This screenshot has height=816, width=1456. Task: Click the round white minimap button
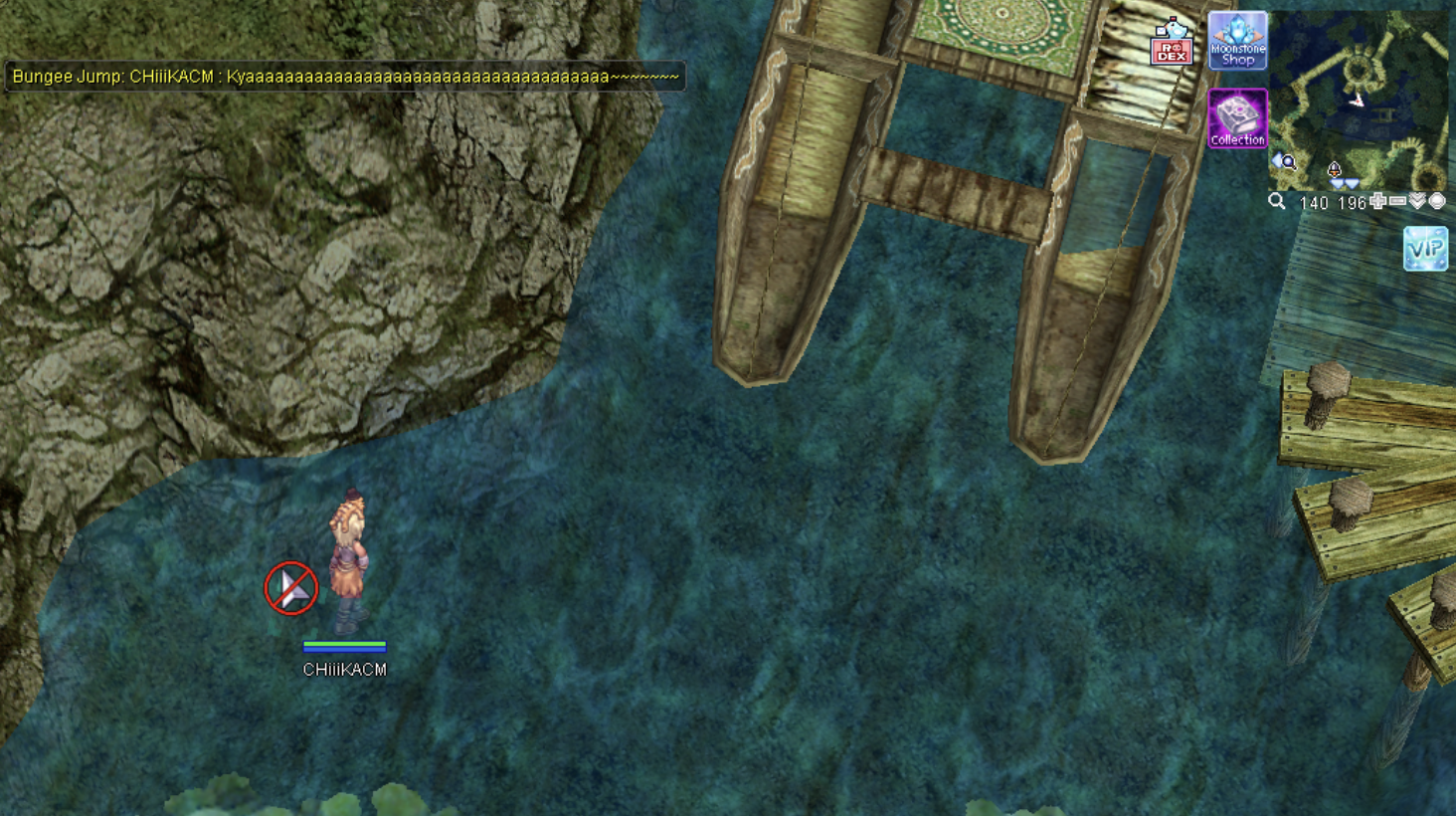(x=1437, y=202)
